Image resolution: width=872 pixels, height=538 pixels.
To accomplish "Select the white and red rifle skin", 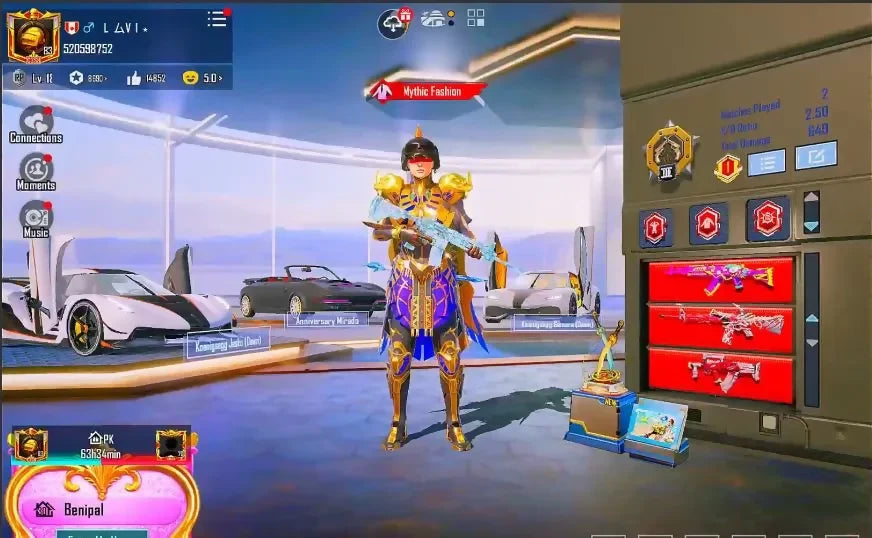I will tap(721, 326).
